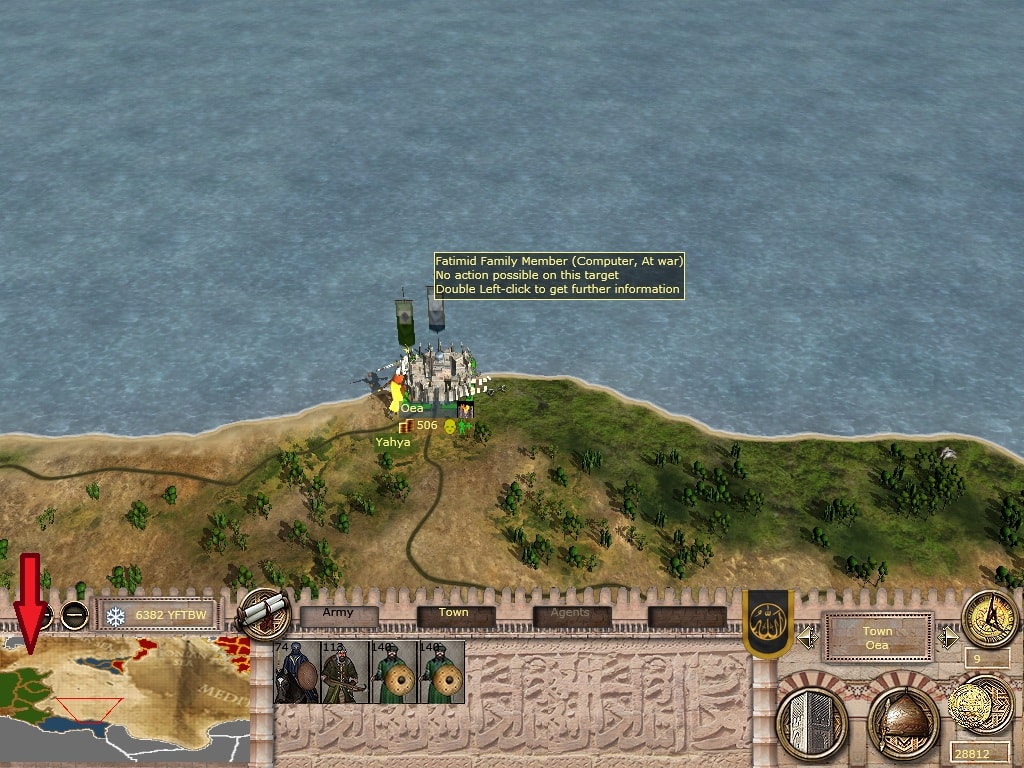Open the recruitment panel with the helmet button
Image resolution: width=1024 pixels, height=768 pixels.
[904, 720]
